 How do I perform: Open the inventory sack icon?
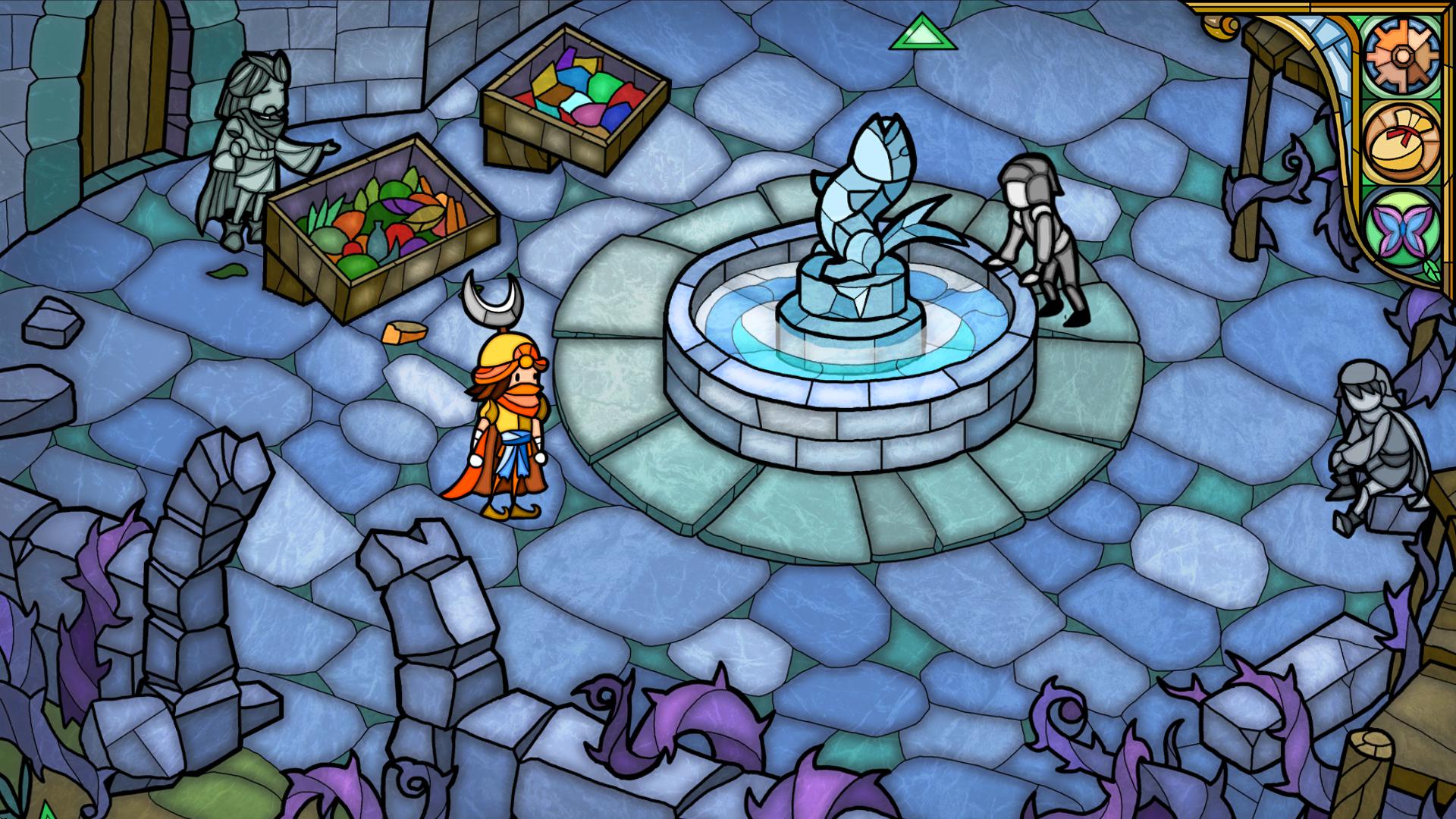point(1404,143)
